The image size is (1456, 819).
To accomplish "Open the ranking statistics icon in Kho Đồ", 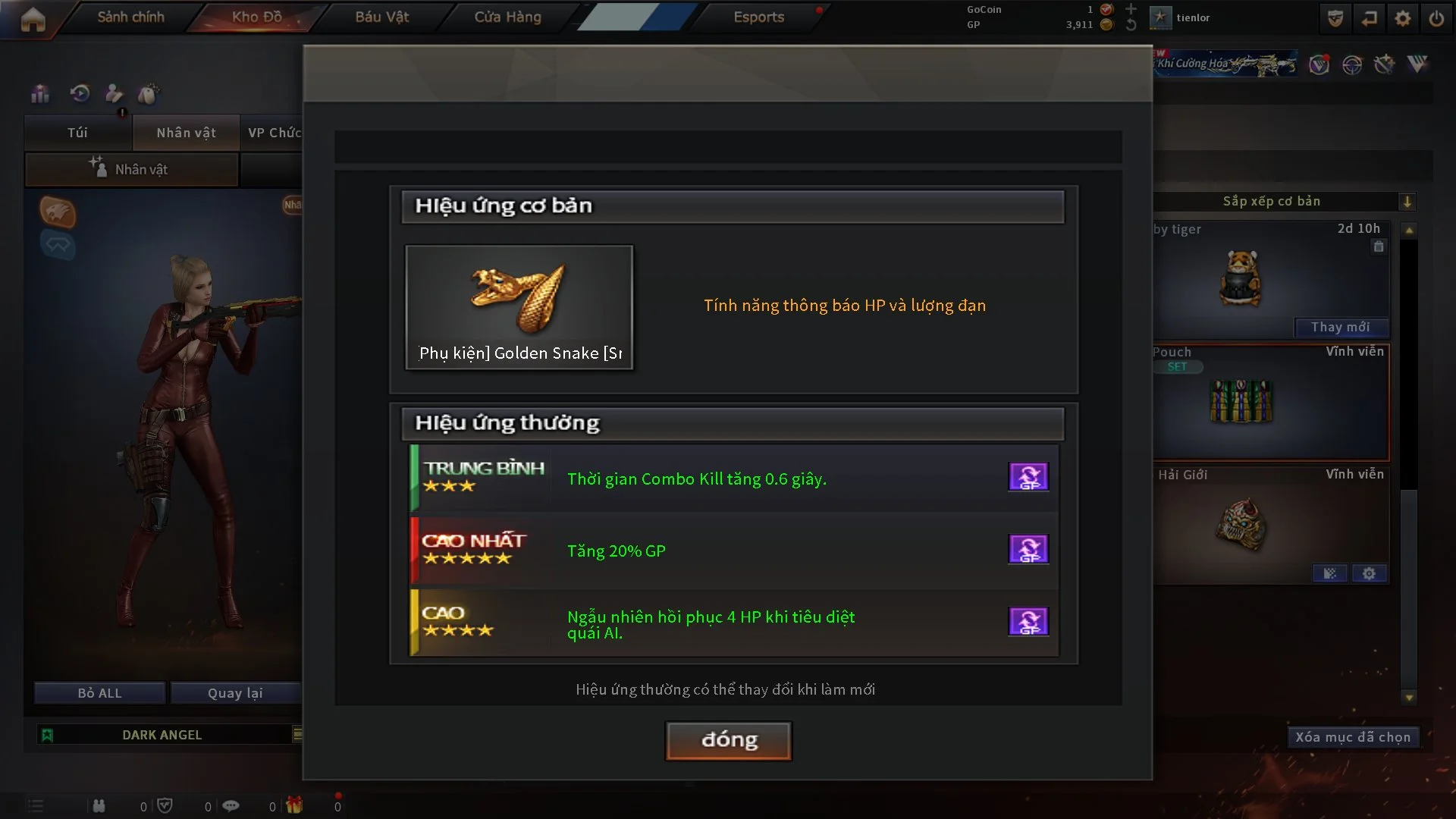I will tap(39, 94).
